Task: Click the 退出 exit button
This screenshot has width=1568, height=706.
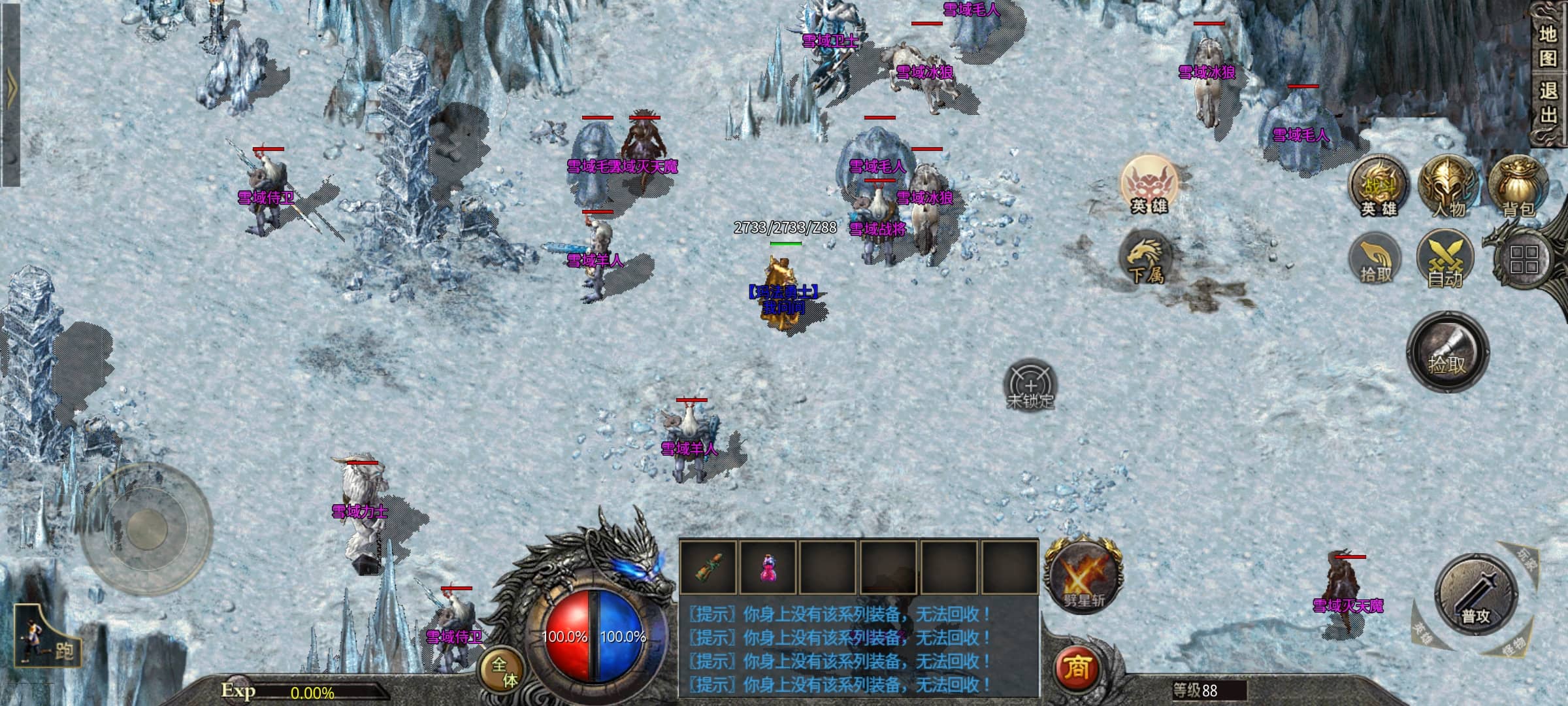Action: [x=1547, y=103]
